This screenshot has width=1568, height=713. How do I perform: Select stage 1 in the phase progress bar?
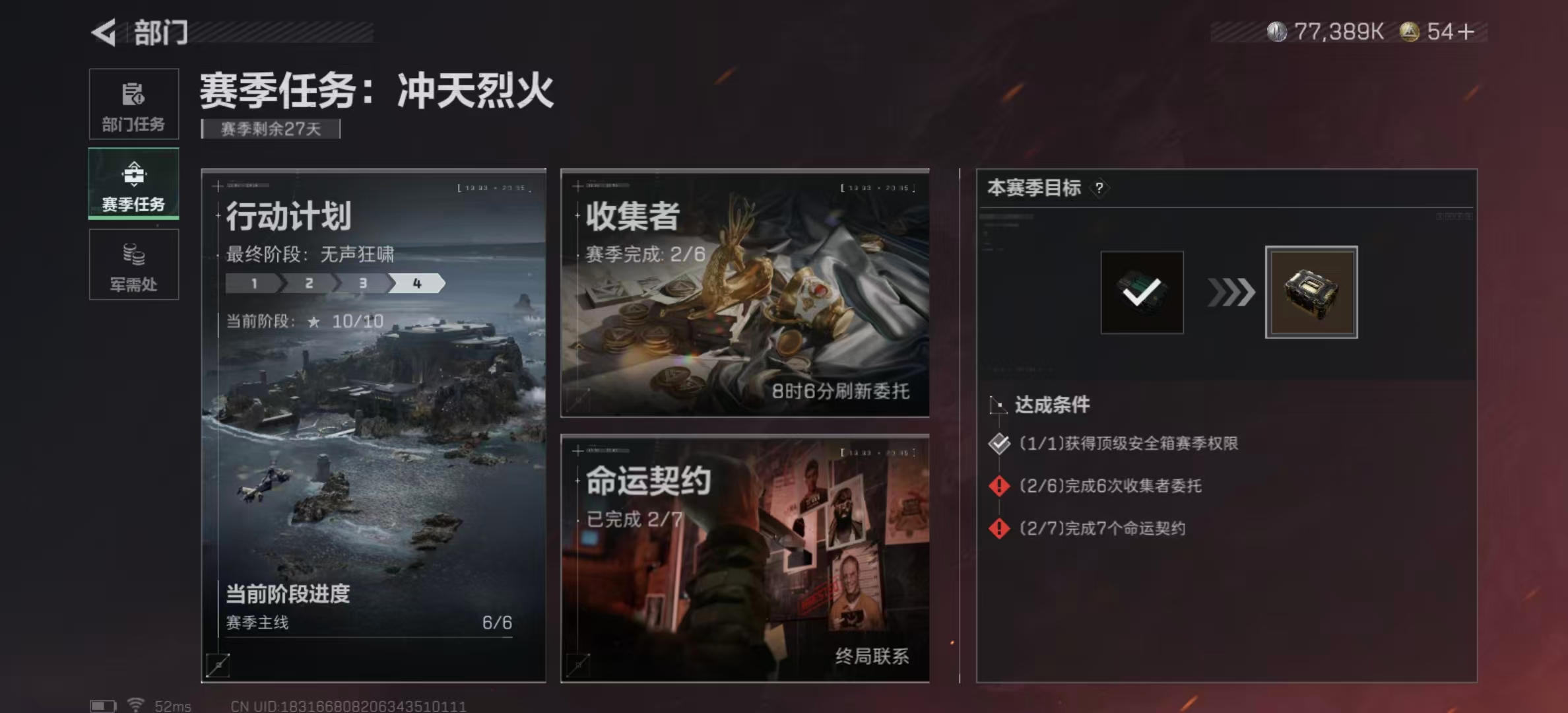pyautogui.click(x=254, y=284)
